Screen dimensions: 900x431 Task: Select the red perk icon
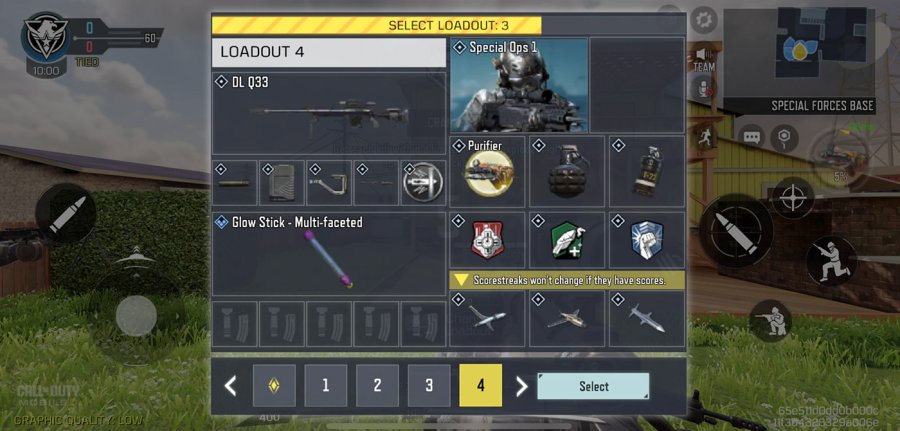click(x=488, y=240)
